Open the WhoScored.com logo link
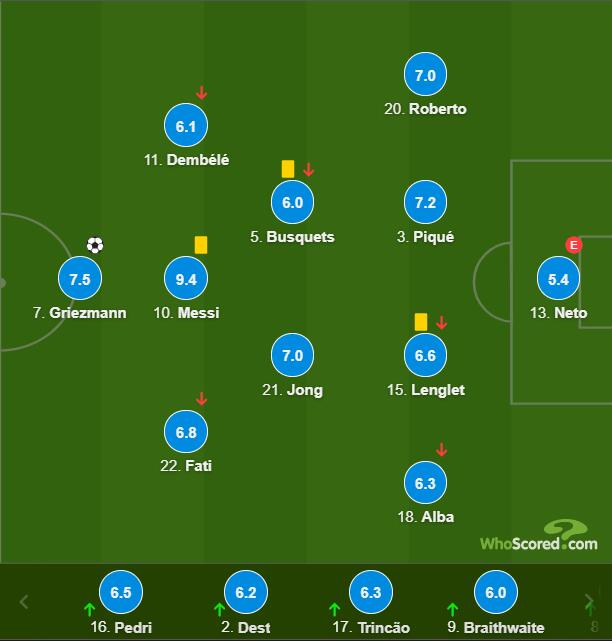Screen dimensions: 612x641 [539, 537]
